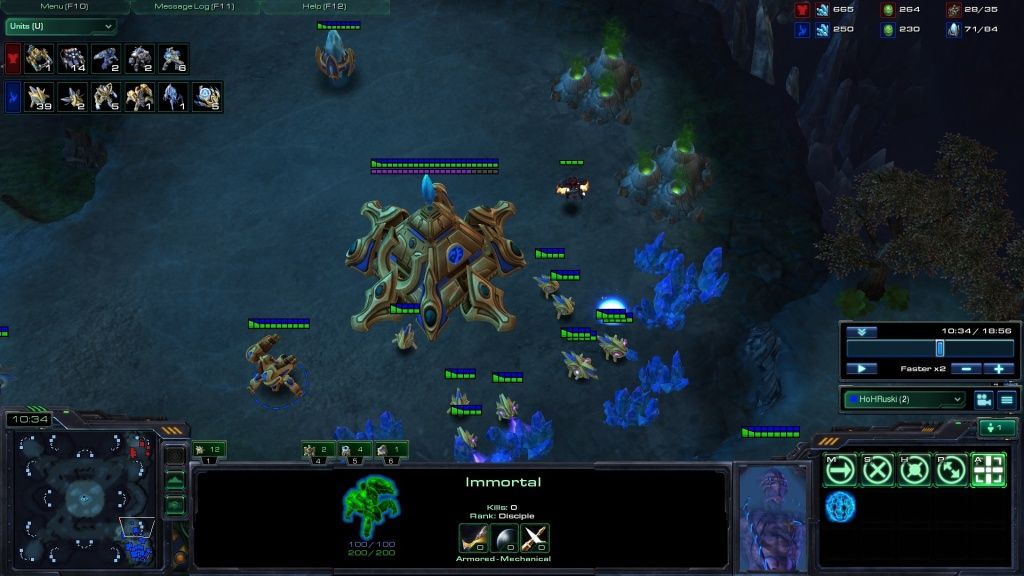
Task: Decrease replay speed with minus button
Action: click(x=966, y=368)
